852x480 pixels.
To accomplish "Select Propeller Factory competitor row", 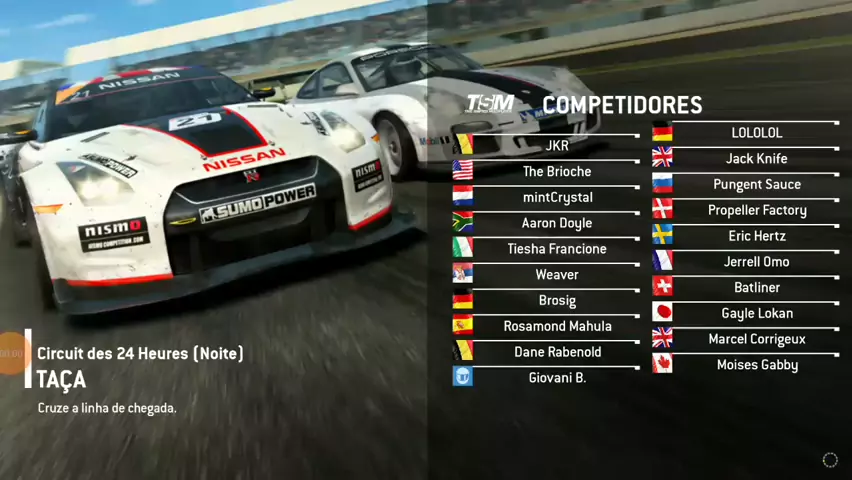I will [756, 210].
